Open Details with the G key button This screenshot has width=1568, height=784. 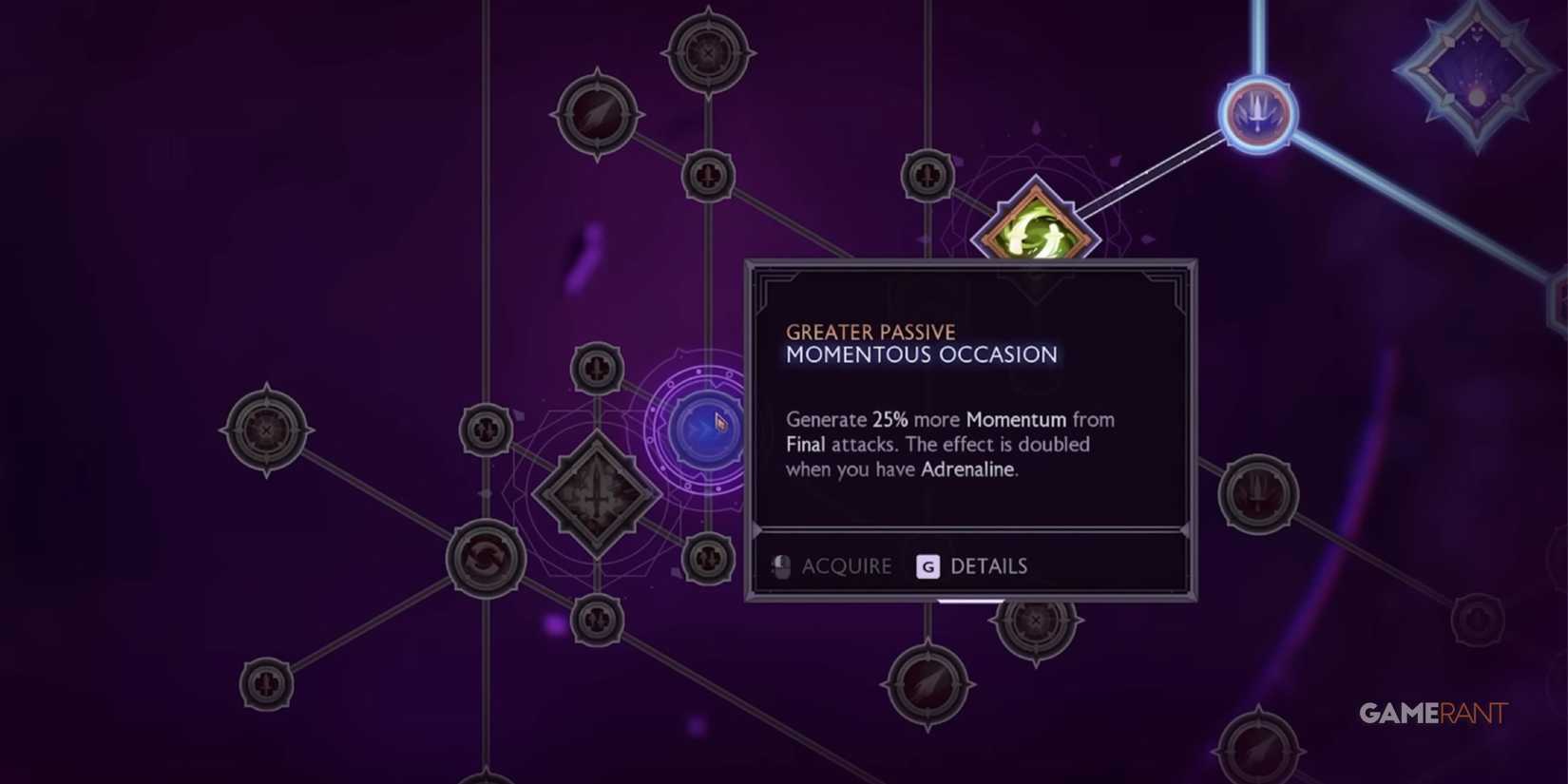pos(988,565)
